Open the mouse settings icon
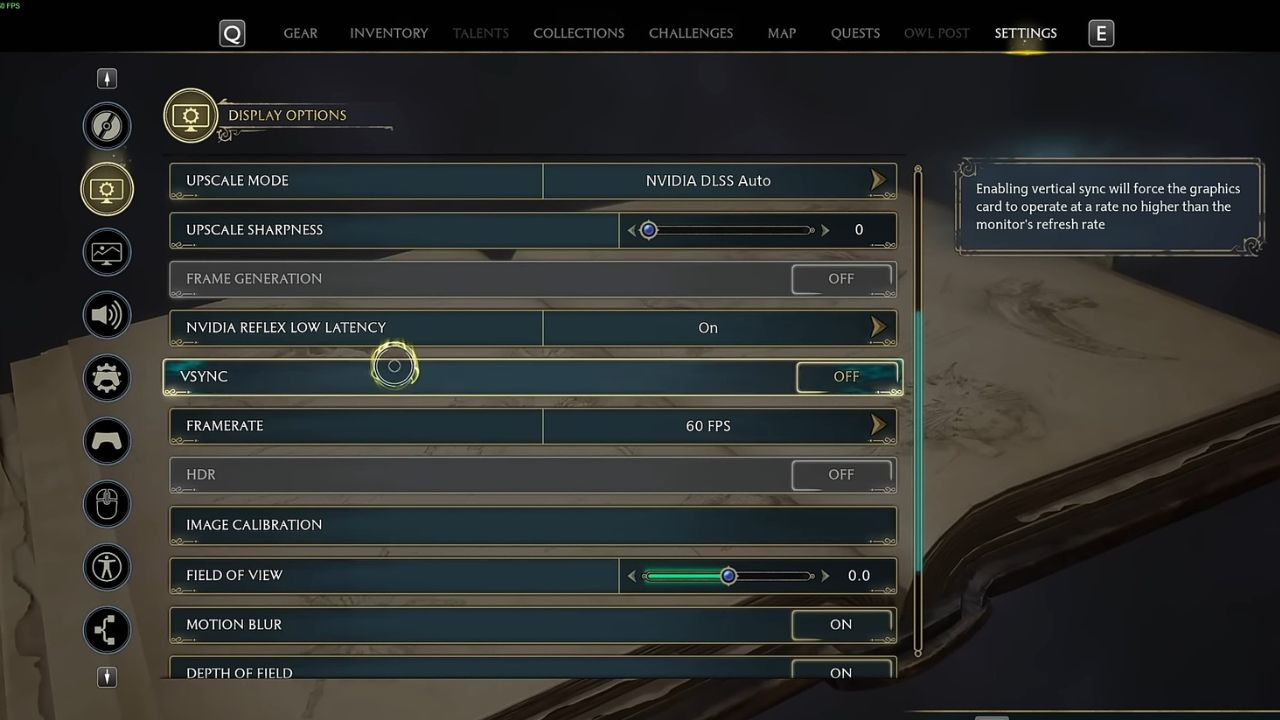 (107, 504)
